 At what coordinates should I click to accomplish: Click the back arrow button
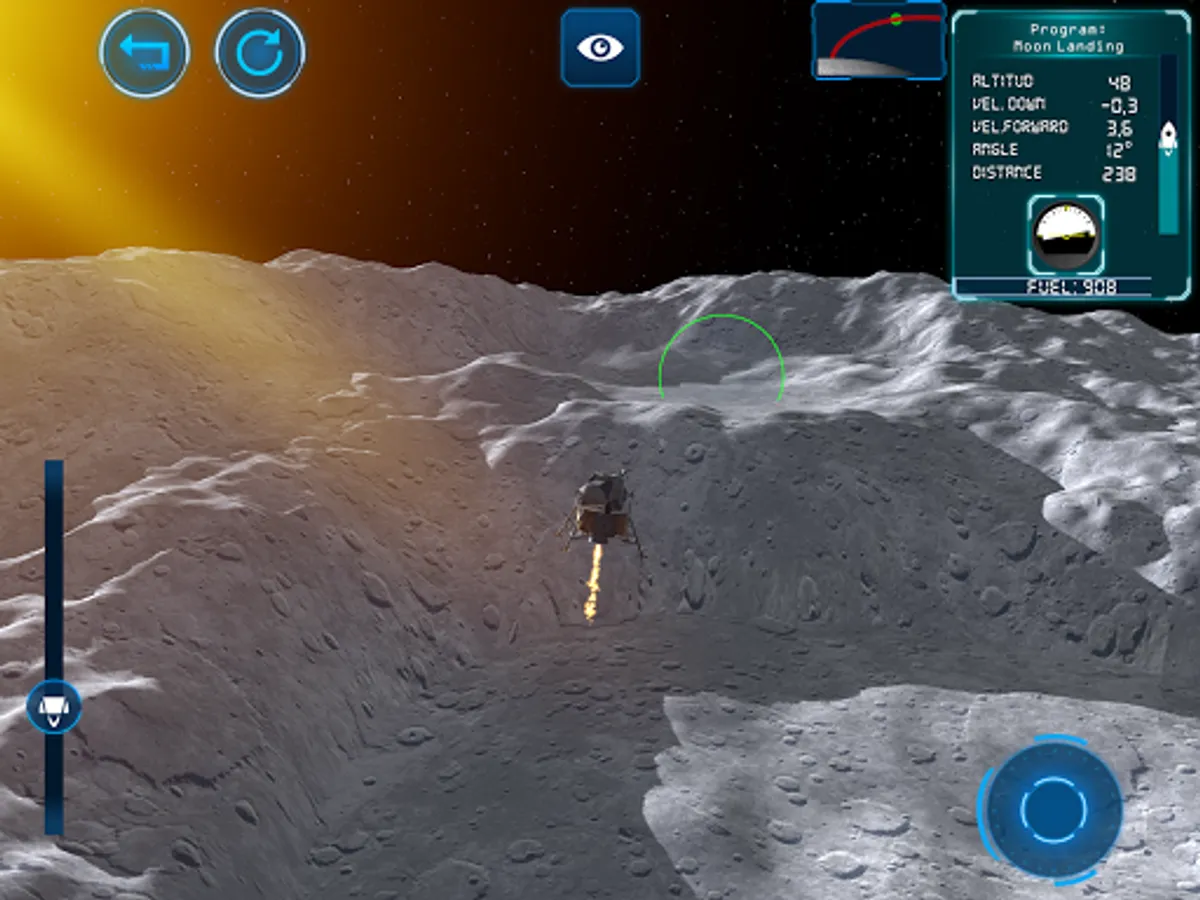145,52
